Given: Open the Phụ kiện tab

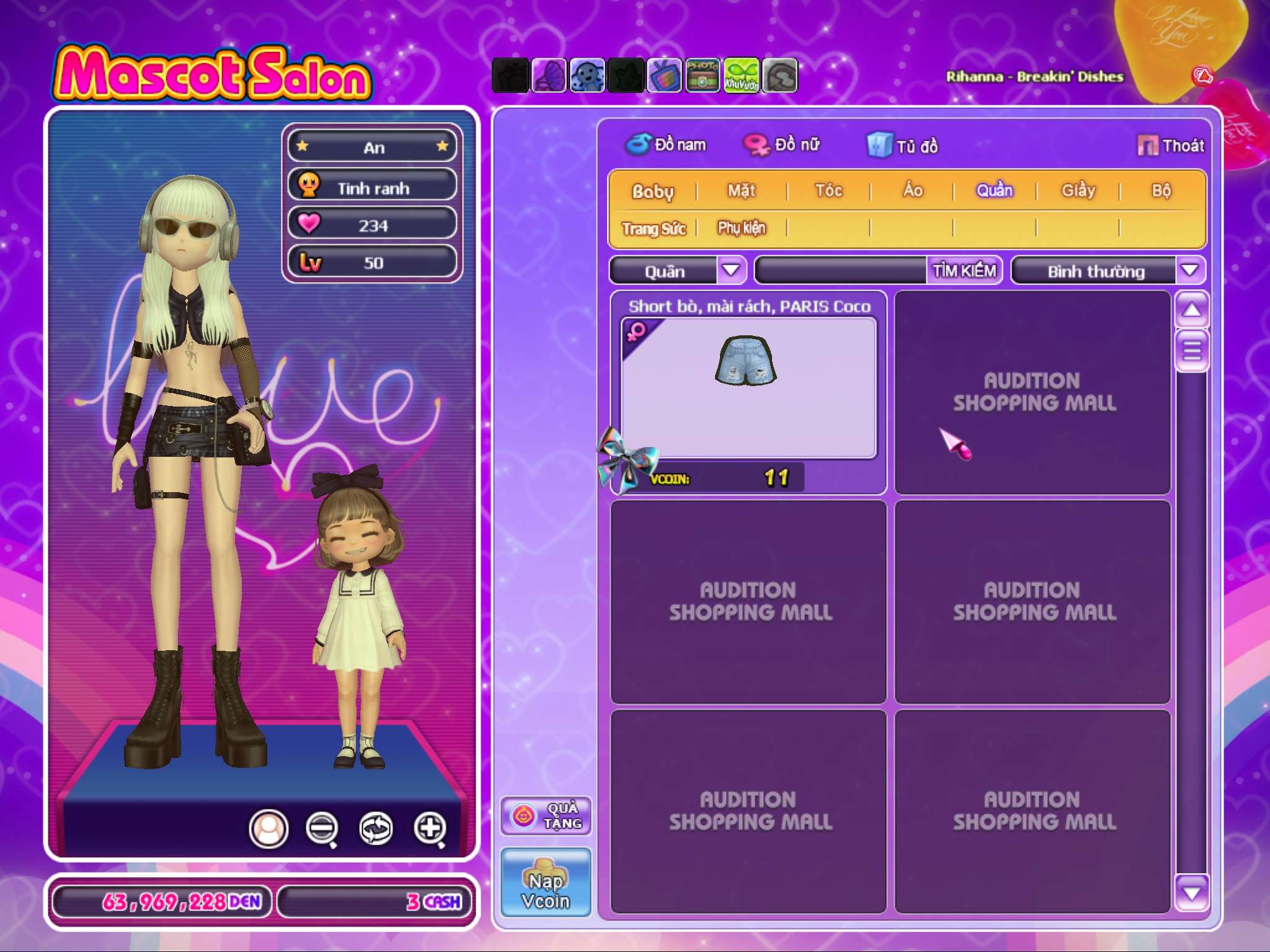Looking at the screenshot, I should click(742, 229).
